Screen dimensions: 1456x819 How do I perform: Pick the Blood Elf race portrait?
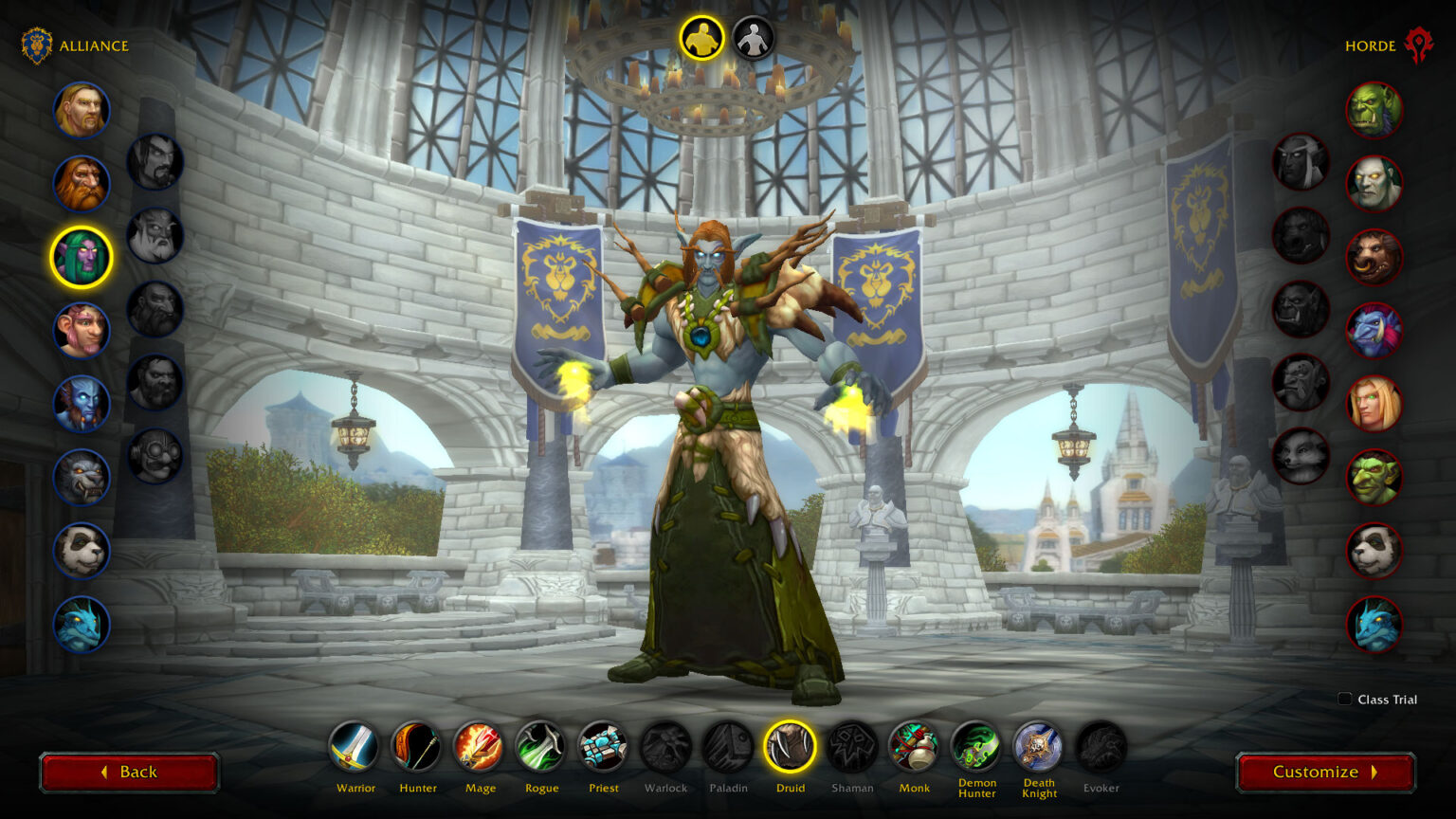tap(1375, 405)
